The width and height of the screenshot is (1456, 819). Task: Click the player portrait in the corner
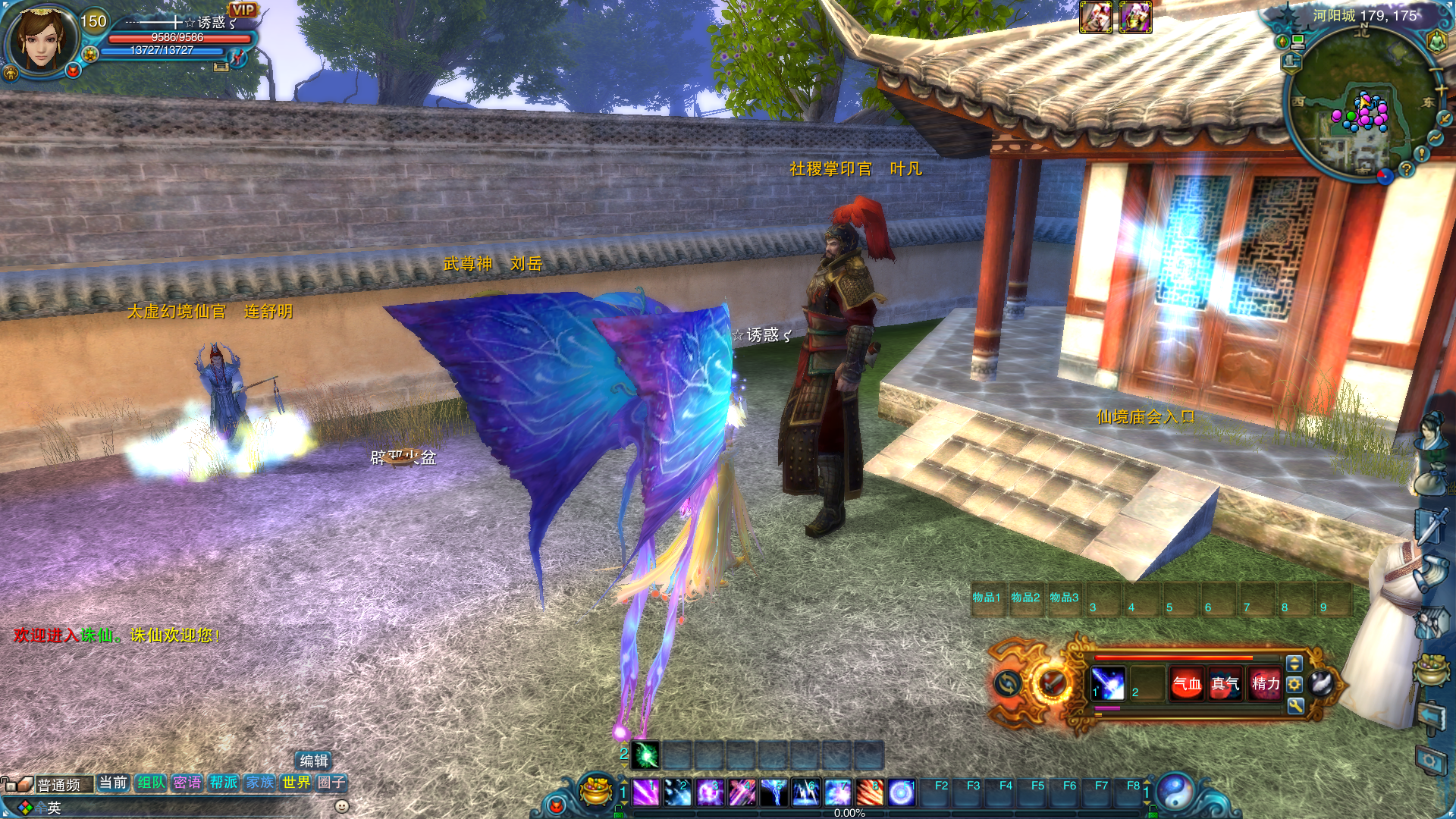[42, 38]
